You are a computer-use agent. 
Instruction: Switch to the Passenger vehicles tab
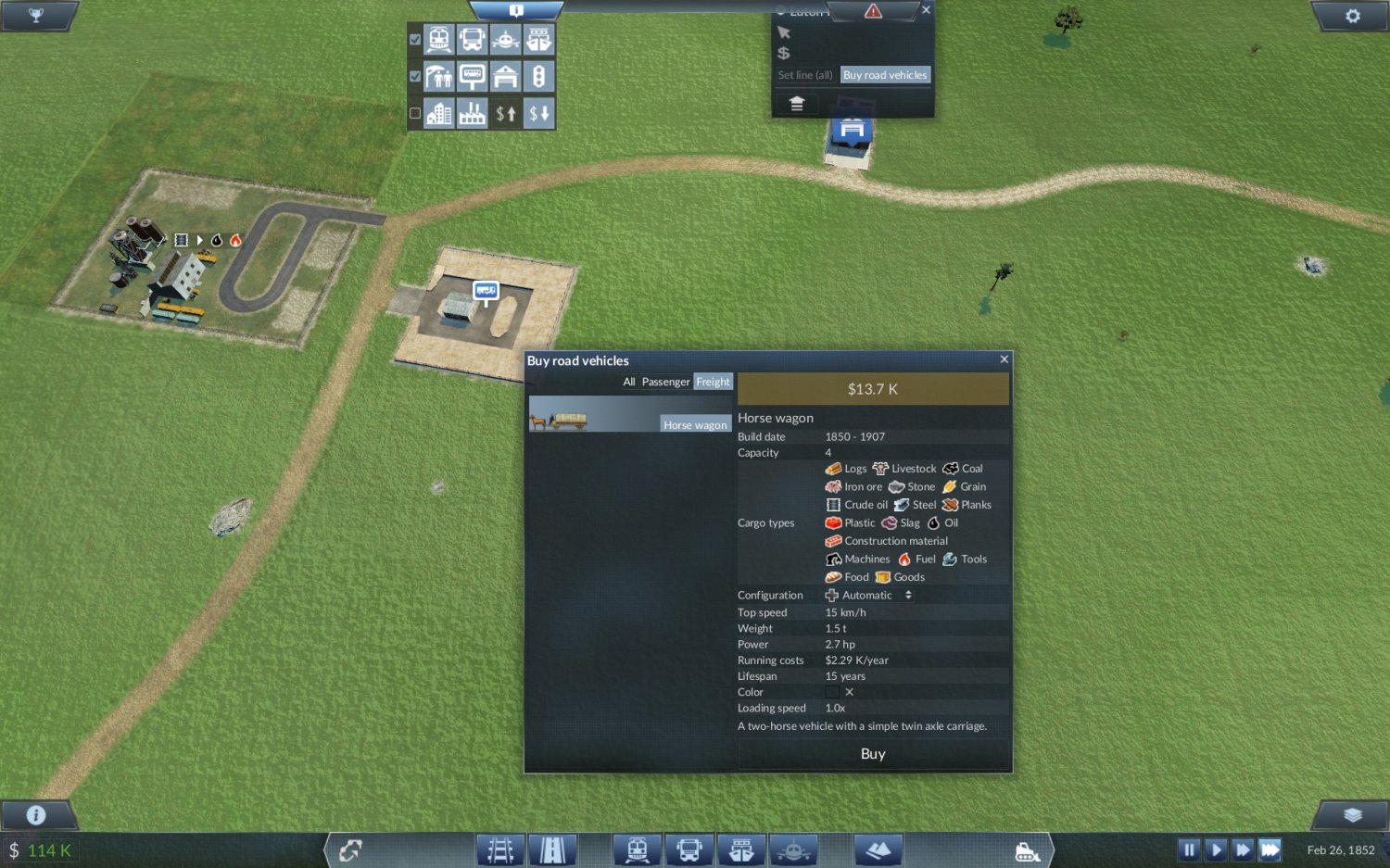pos(665,382)
